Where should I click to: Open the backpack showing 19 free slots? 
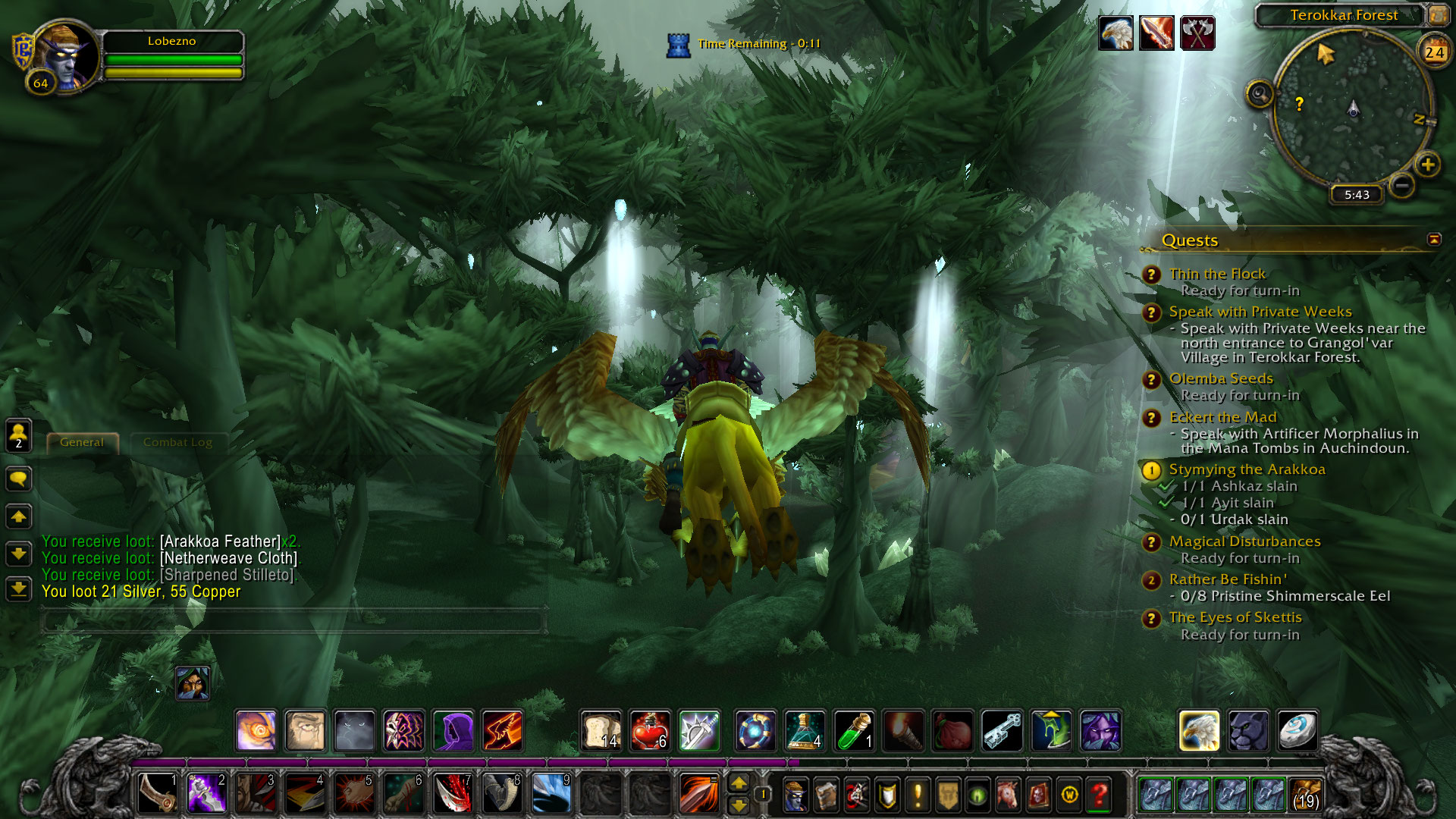coord(1304,795)
